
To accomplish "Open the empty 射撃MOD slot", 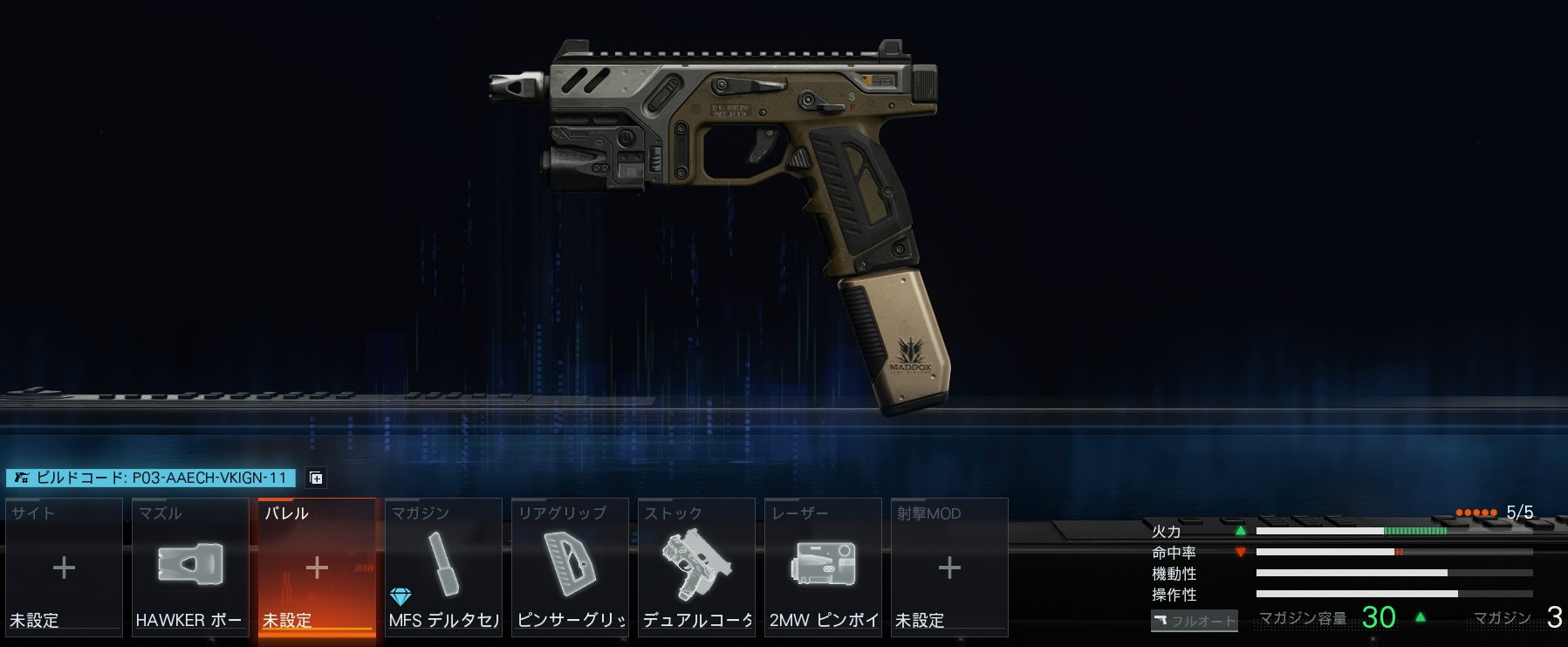I will pyautogui.click(x=949, y=567).
